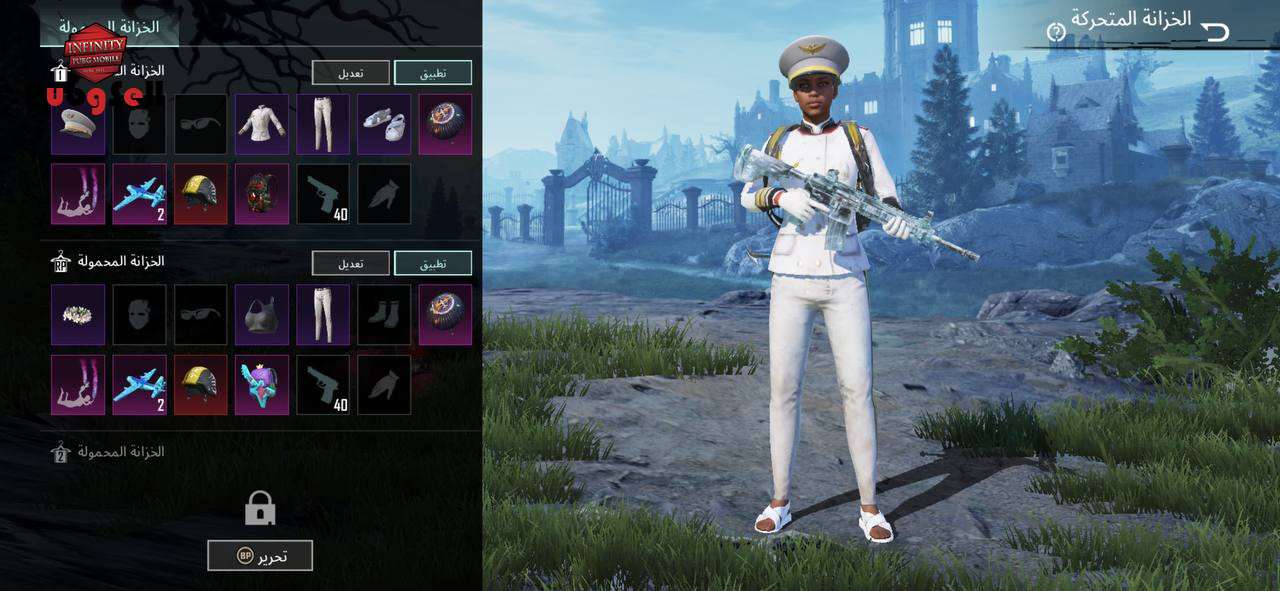Choose the white sandals slot
This screenshot has width=1280, height=591.
pos(384,124)
